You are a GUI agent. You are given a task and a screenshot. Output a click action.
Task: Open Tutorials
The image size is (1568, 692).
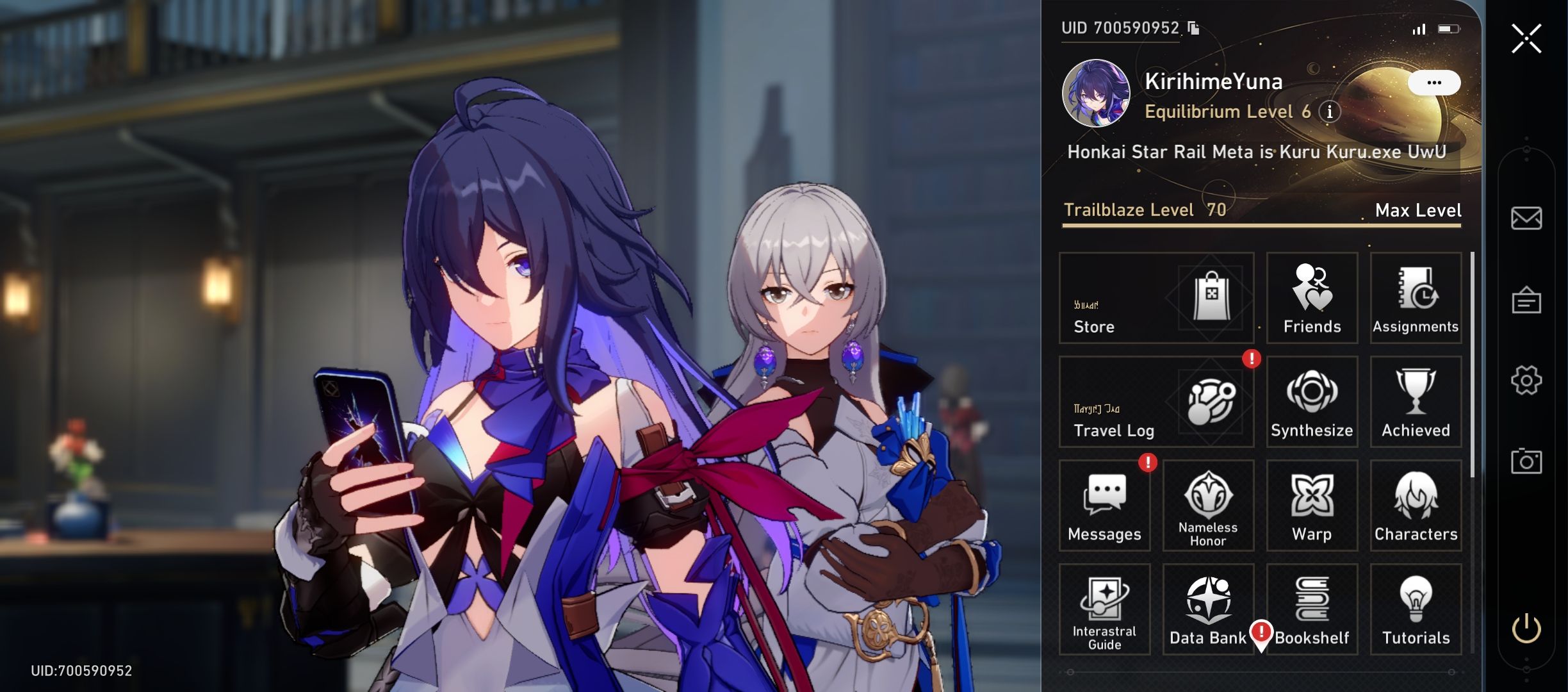tap(1416, 609)
